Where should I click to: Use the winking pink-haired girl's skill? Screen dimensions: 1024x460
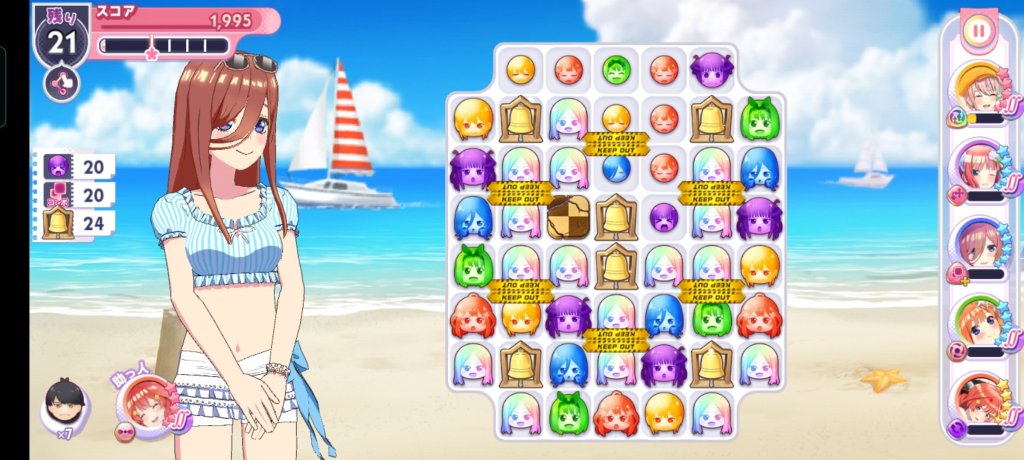click(x=976, y=167)
